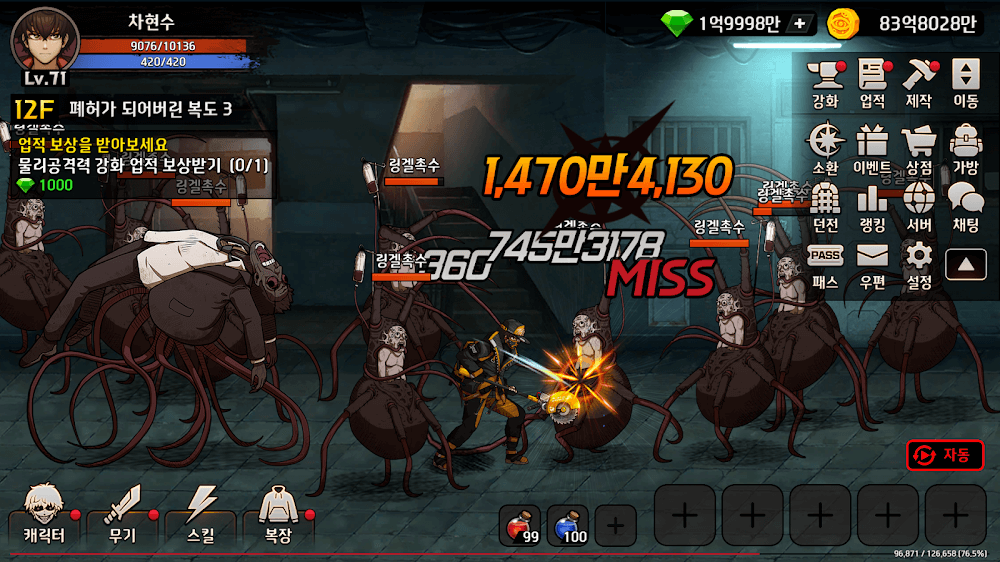
Task: Check the 우편 mail envelope
Action: tap(872, 264)
